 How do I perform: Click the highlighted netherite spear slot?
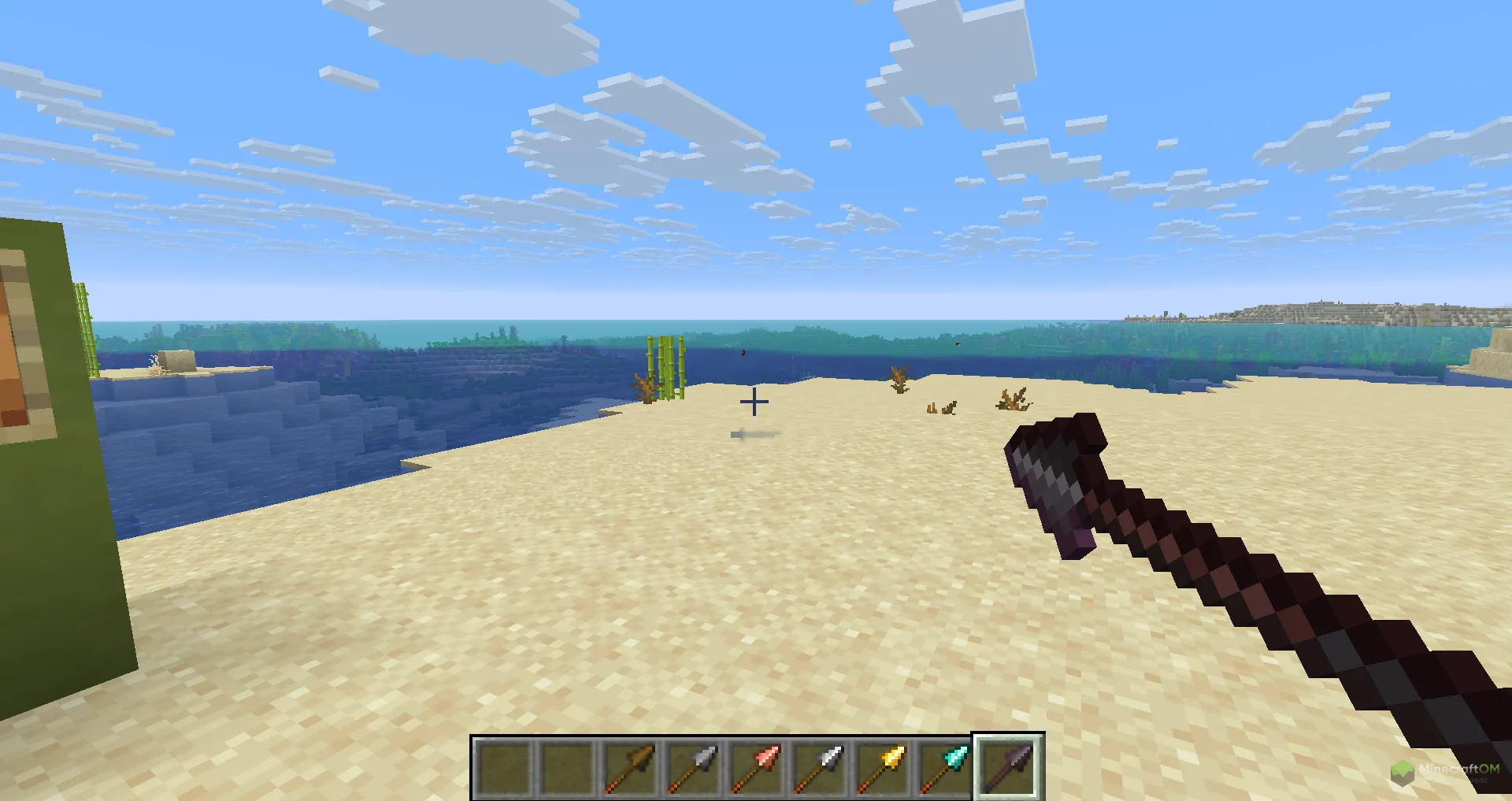point(1009,768)
